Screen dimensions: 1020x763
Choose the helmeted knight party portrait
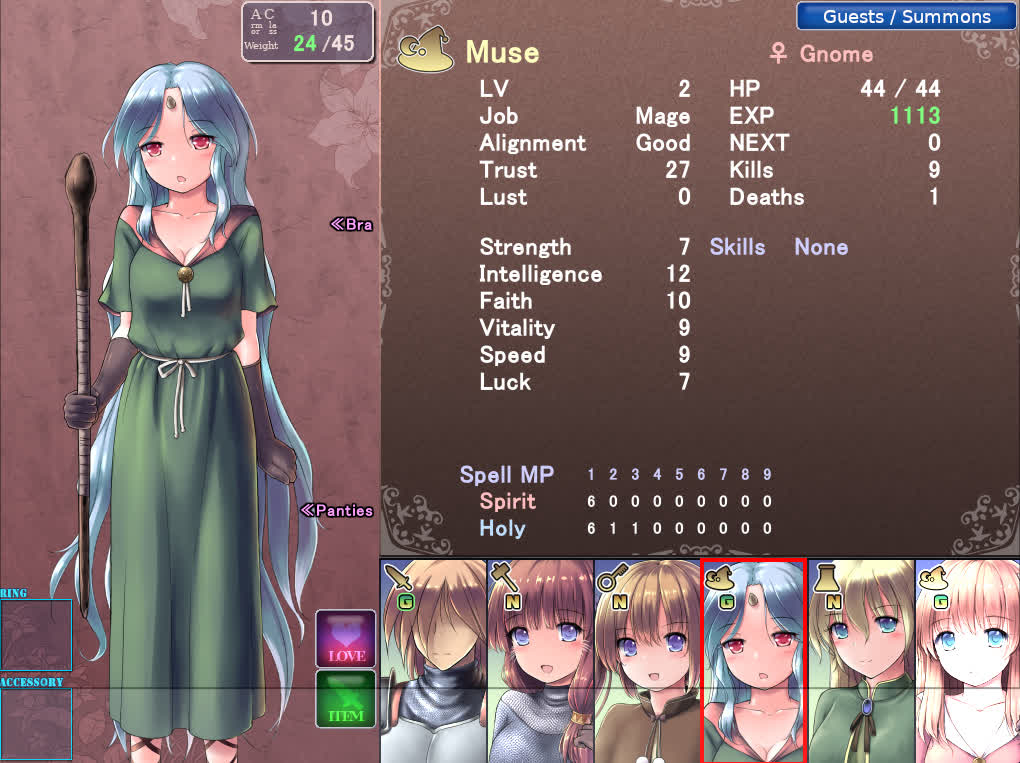click(x=433, y=661)
